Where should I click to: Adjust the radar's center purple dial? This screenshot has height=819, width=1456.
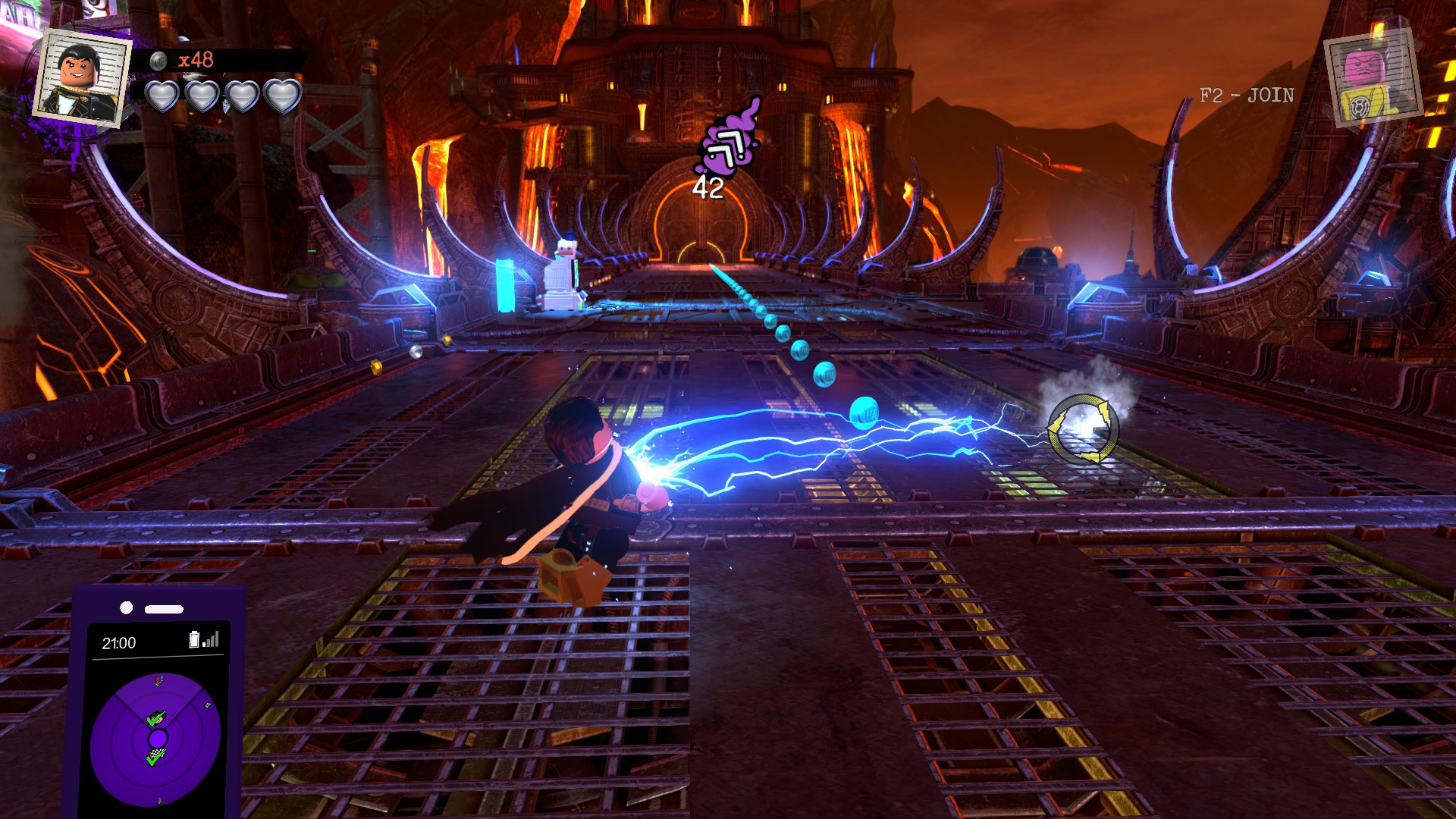158,737
